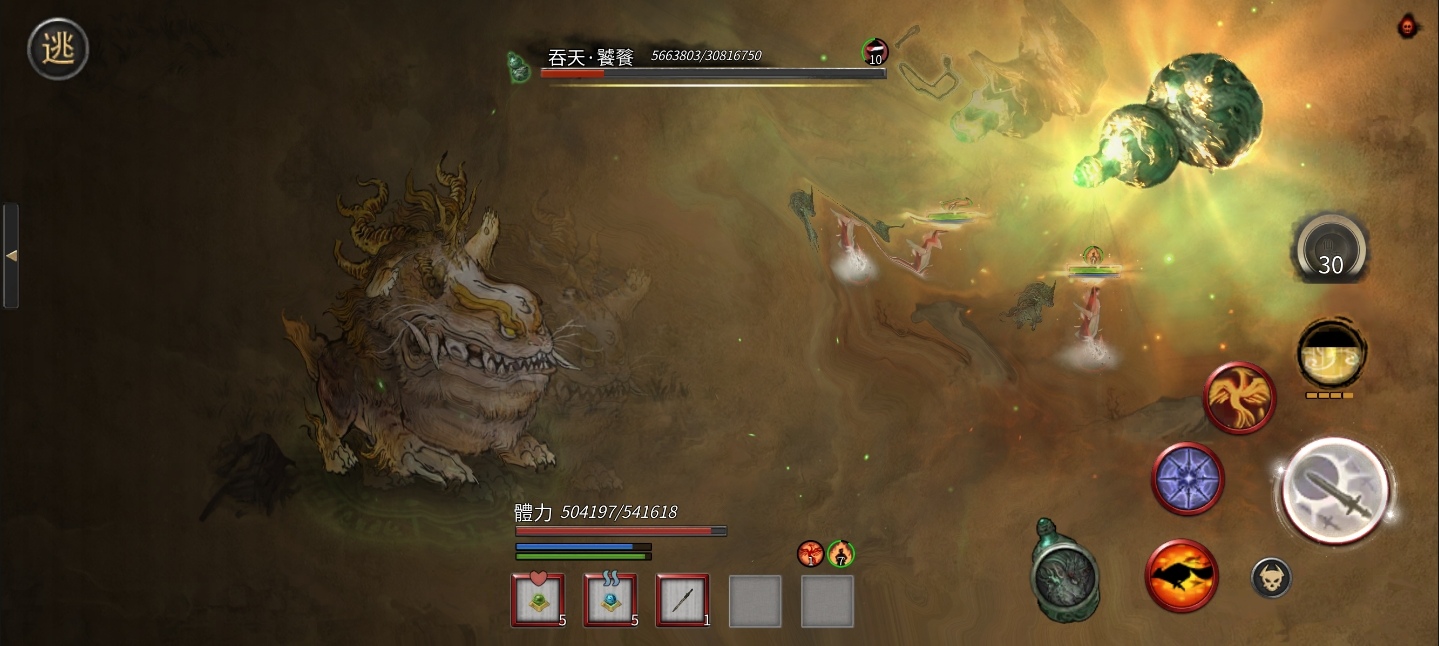Inspect the flaming figure buff icon
Screen dimensions: 1439x646
[841, 553]
